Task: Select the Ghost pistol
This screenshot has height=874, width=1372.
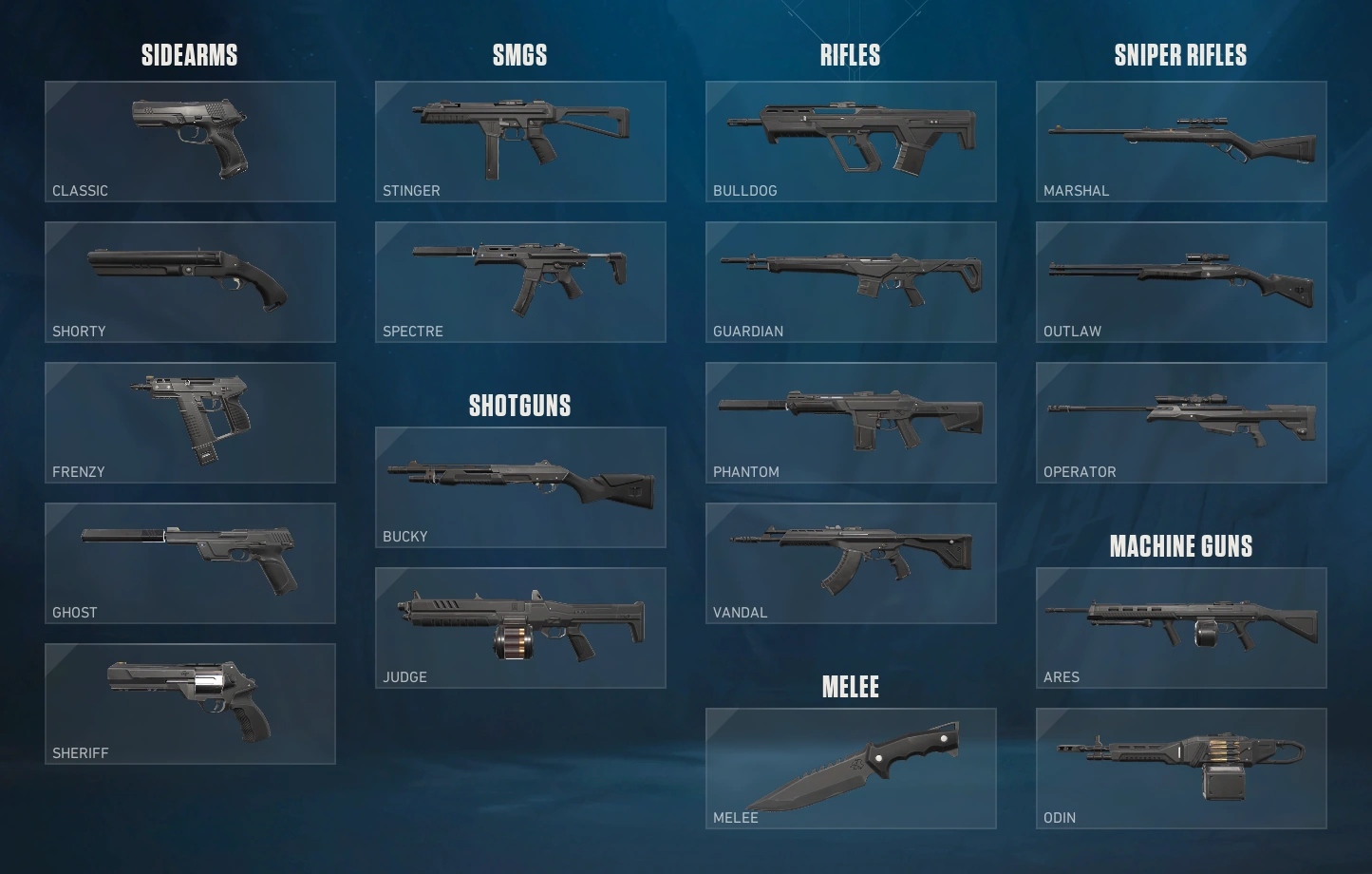Action: click(x=189, y=562)
